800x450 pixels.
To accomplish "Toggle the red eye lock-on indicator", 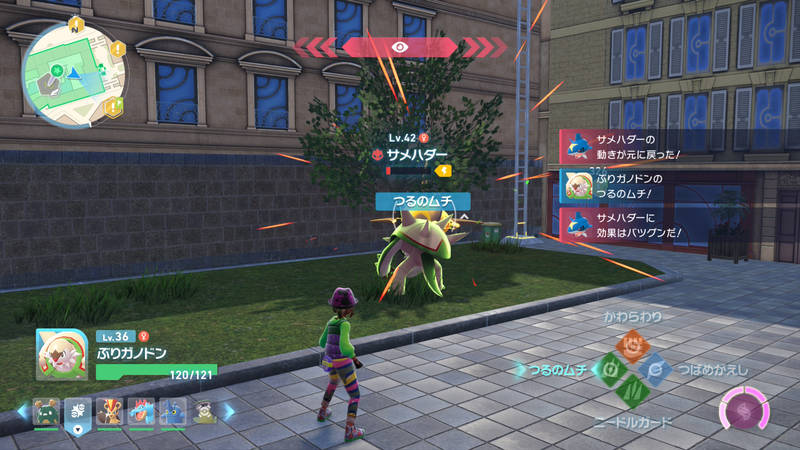I will (400, 46).
